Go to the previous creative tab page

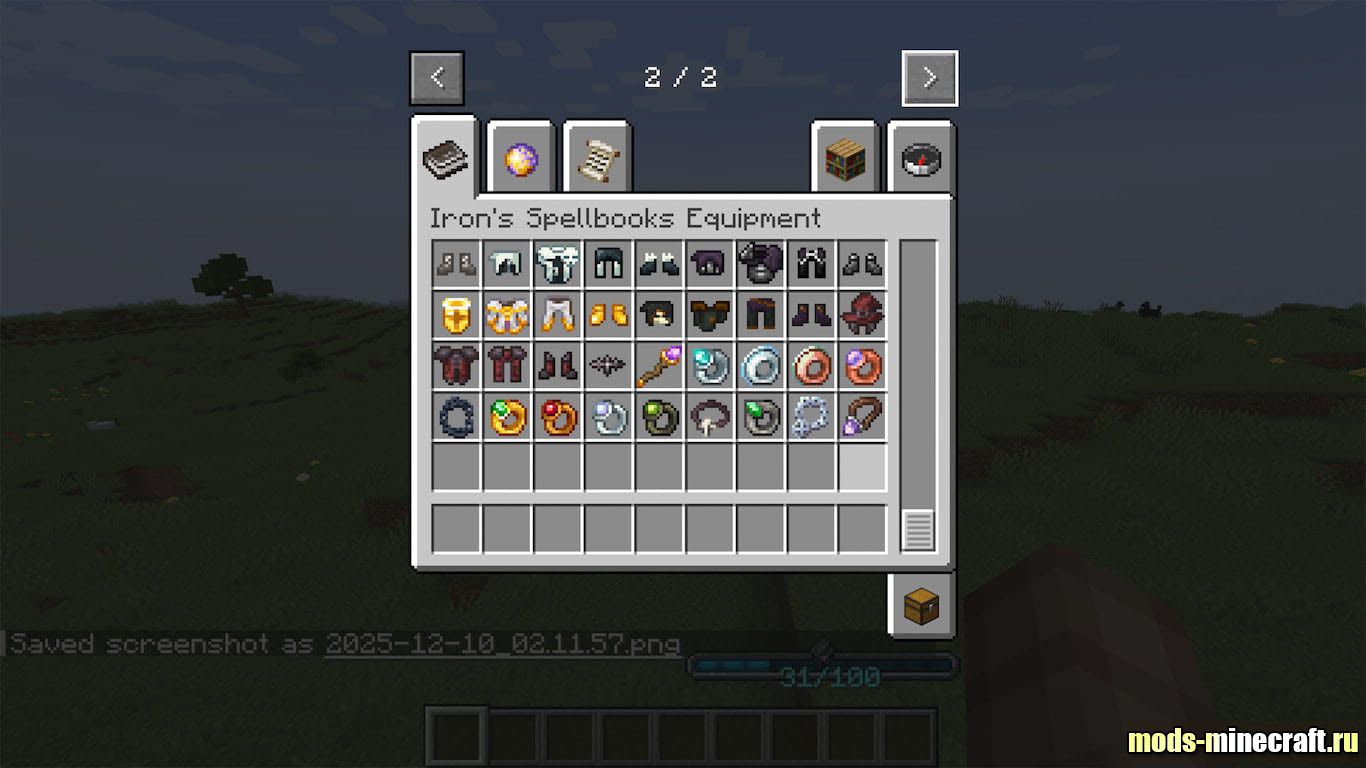(x=436, y=78)
